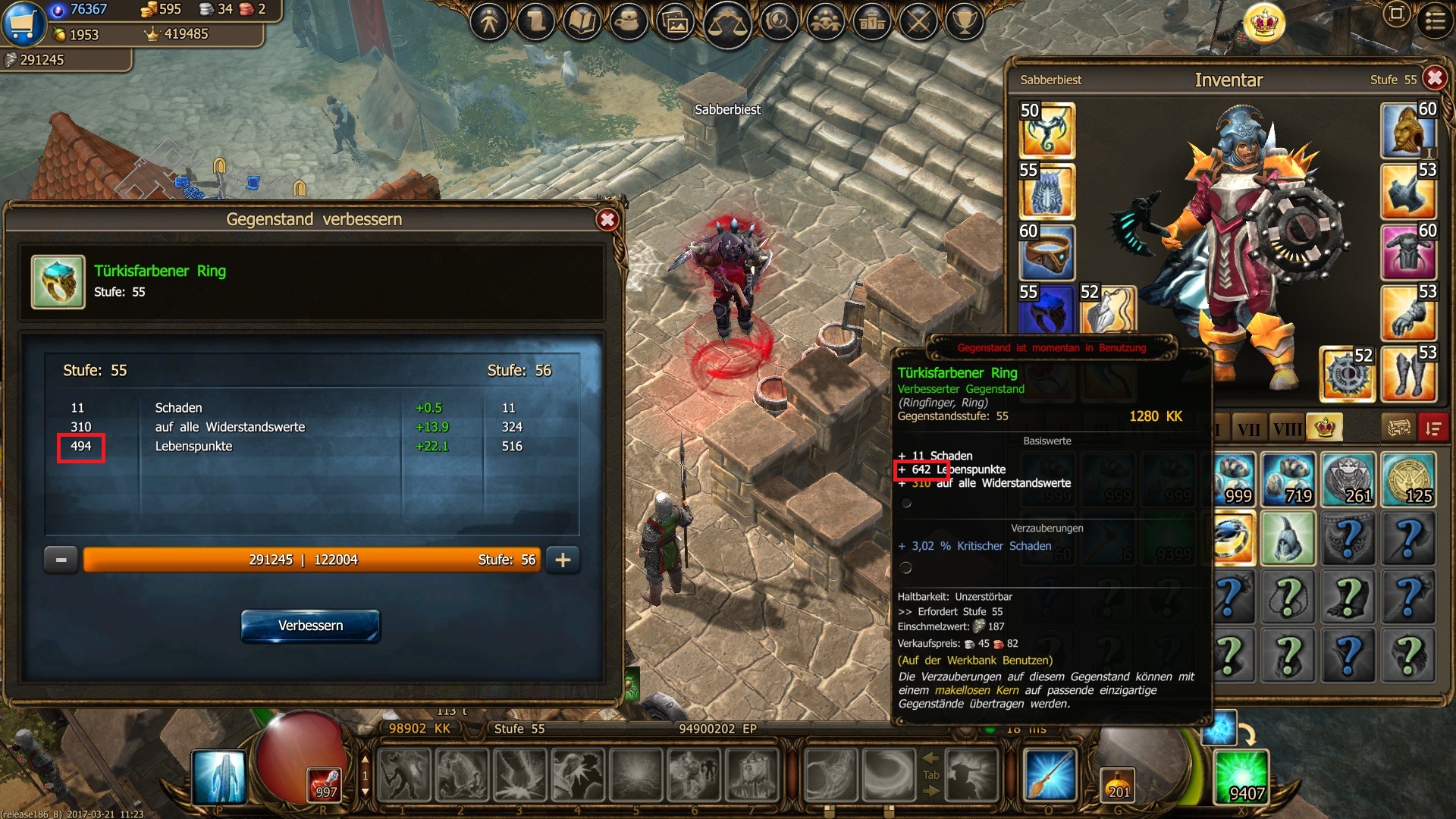
Task: Close the Gegenstand verbessern window
Action: [607, 220]
